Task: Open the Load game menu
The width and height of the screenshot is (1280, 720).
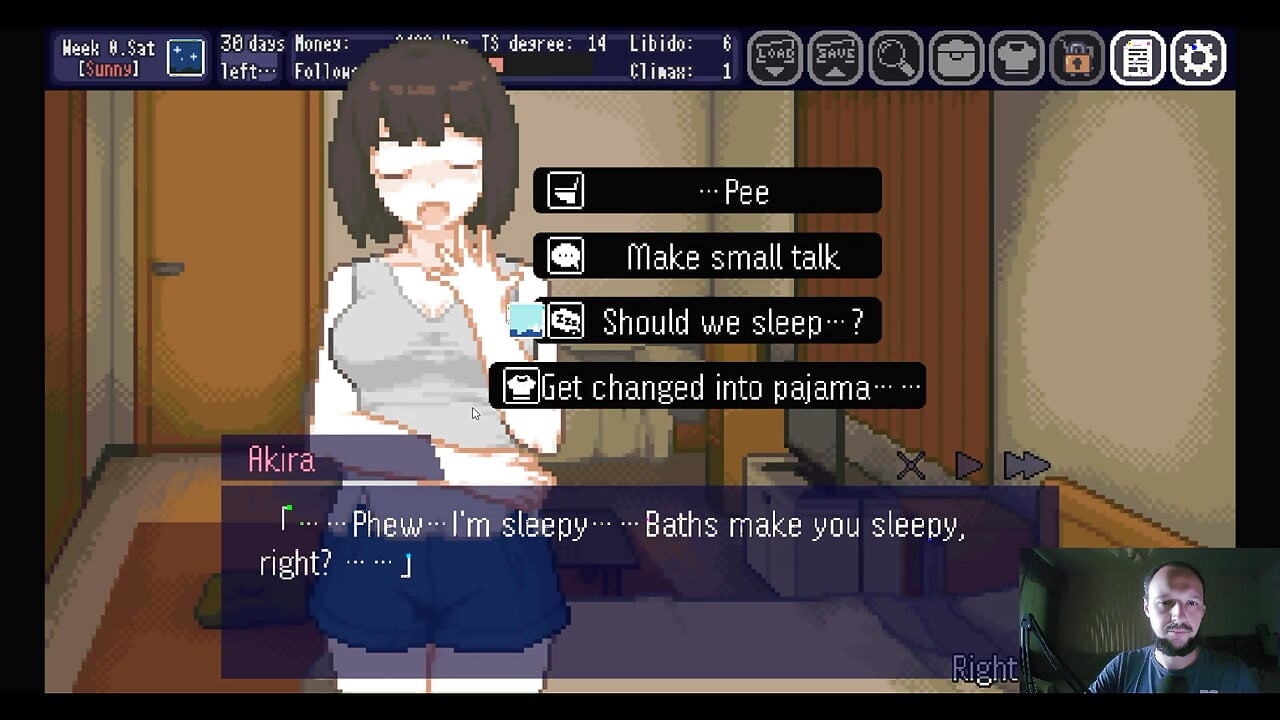Action: pos(775,59)
